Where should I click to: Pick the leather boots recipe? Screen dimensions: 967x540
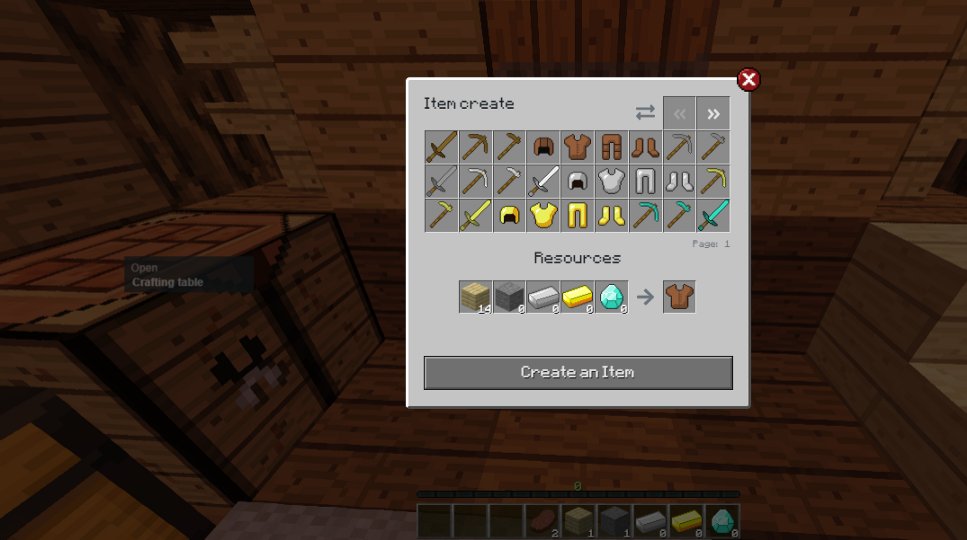point(645,147)
